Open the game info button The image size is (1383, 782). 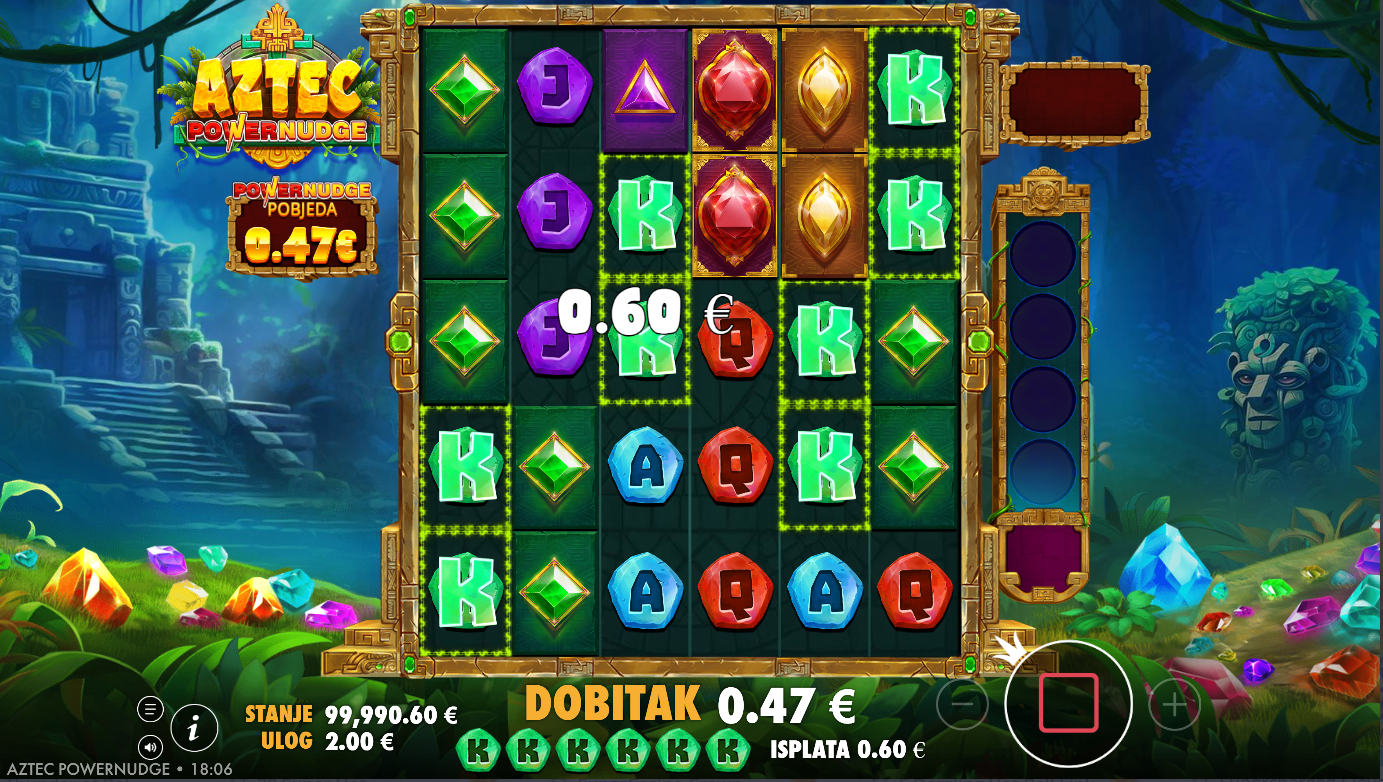194,728
